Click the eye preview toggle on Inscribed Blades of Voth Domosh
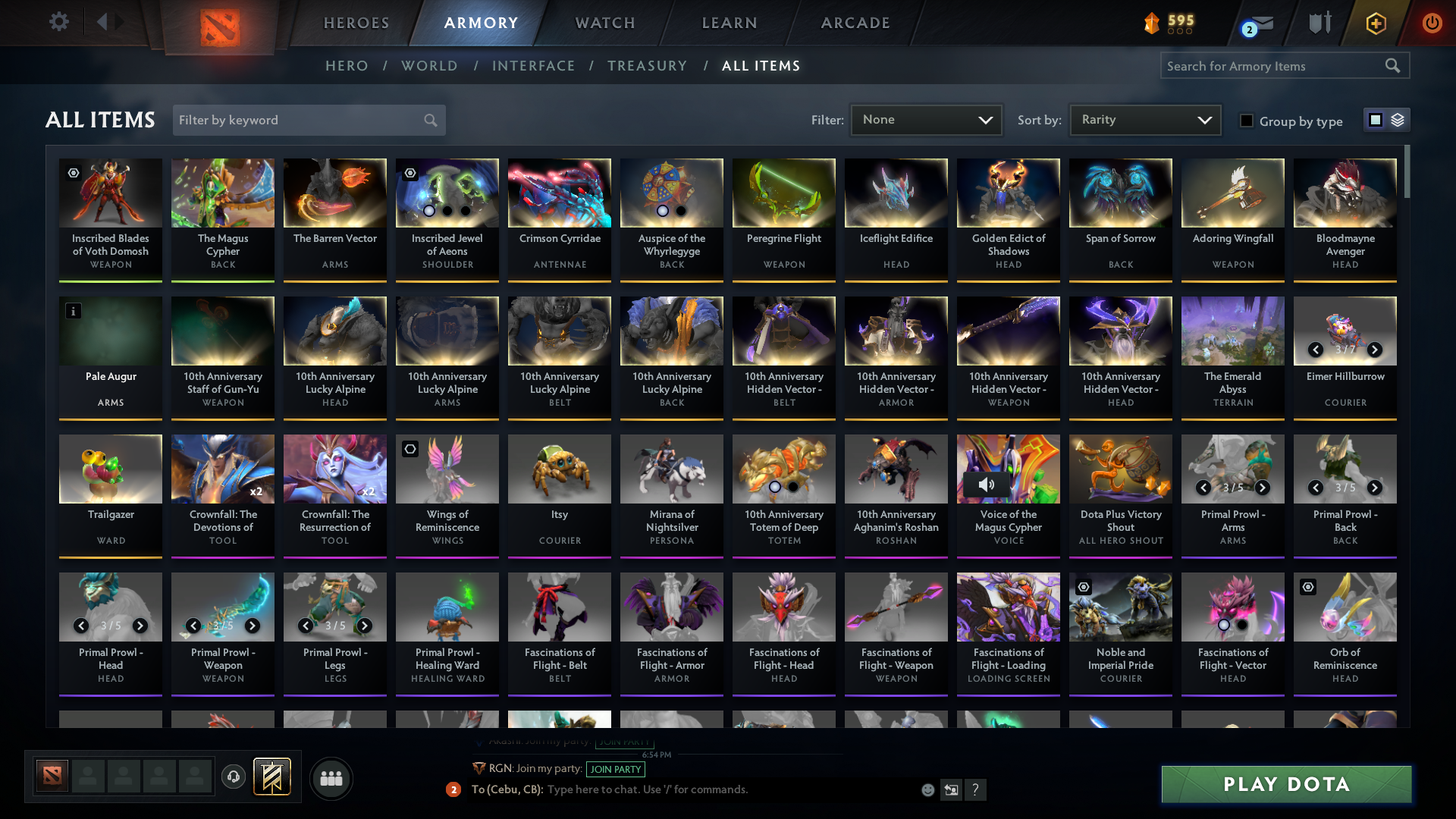The height and width of the screenshot is (819, 1456). (x=73, y=173)
